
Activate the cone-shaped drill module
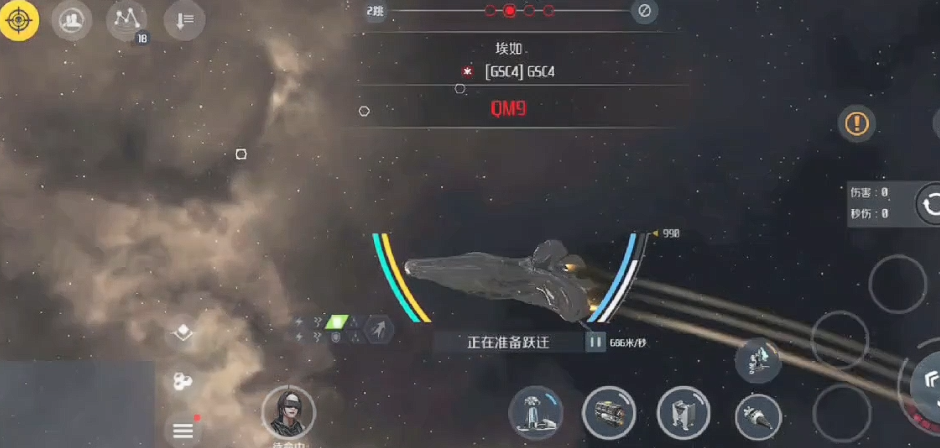click(758, 413)
